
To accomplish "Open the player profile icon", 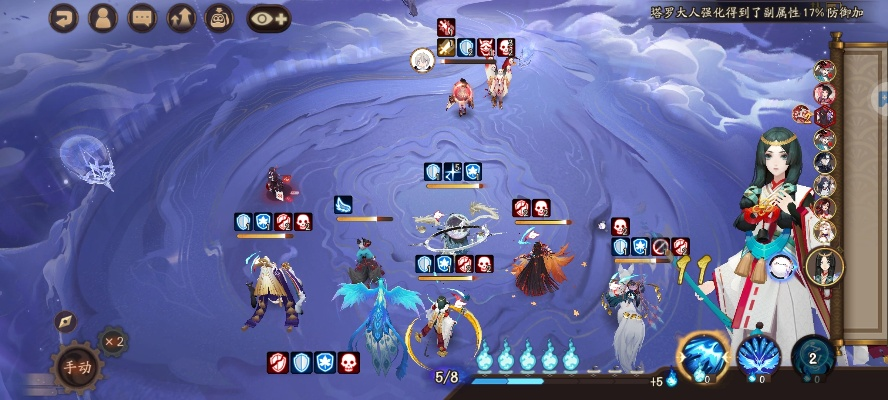I will click(103, 17).
